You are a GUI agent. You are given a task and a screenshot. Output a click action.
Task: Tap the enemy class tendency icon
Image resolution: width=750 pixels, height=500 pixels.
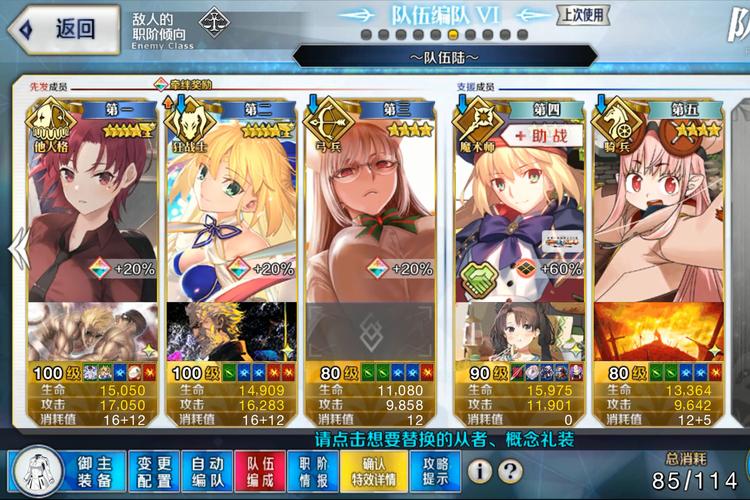pos(212,21)
